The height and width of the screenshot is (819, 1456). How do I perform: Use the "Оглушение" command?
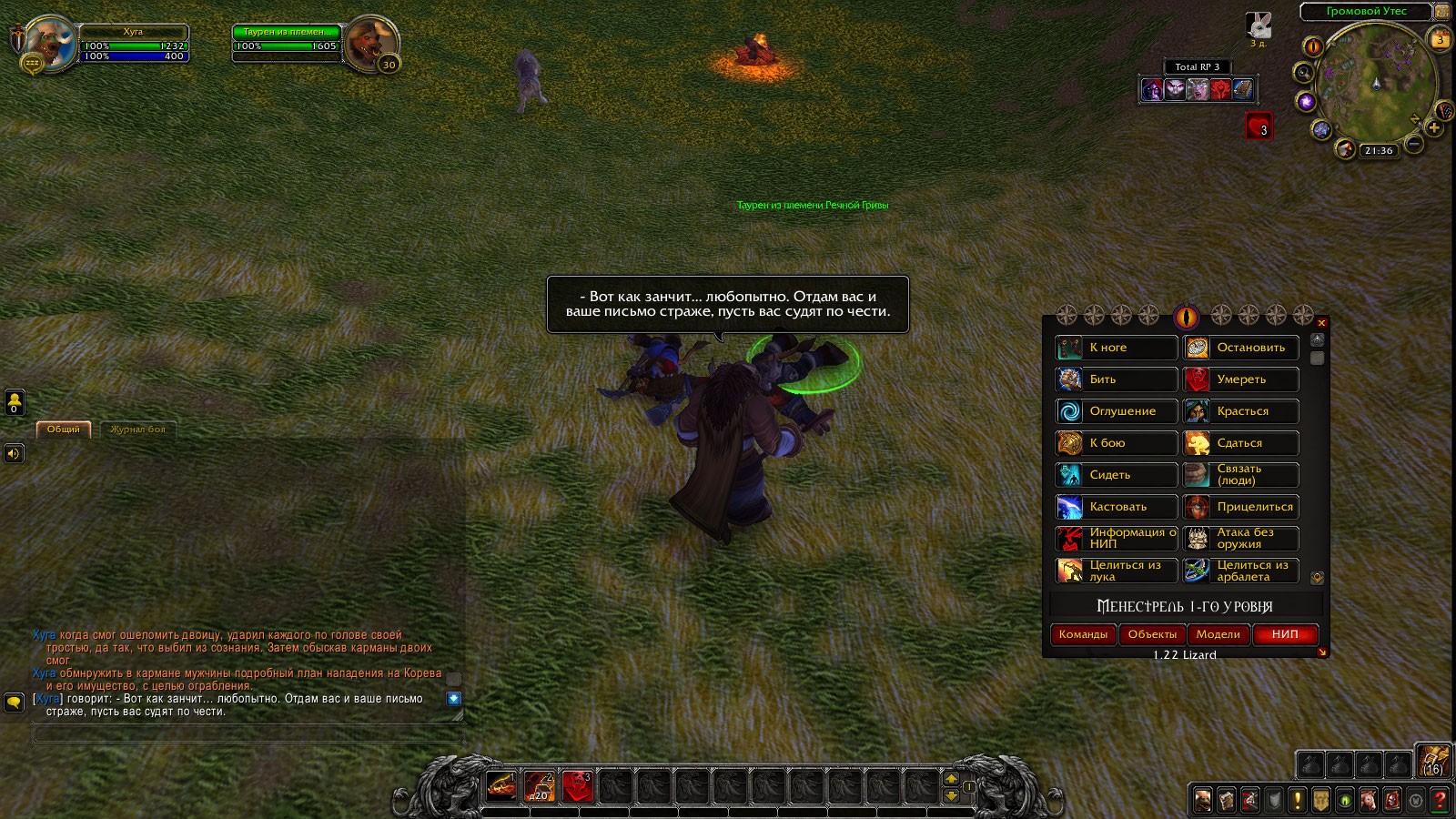pyautogui.click(x=1117, y=411)
